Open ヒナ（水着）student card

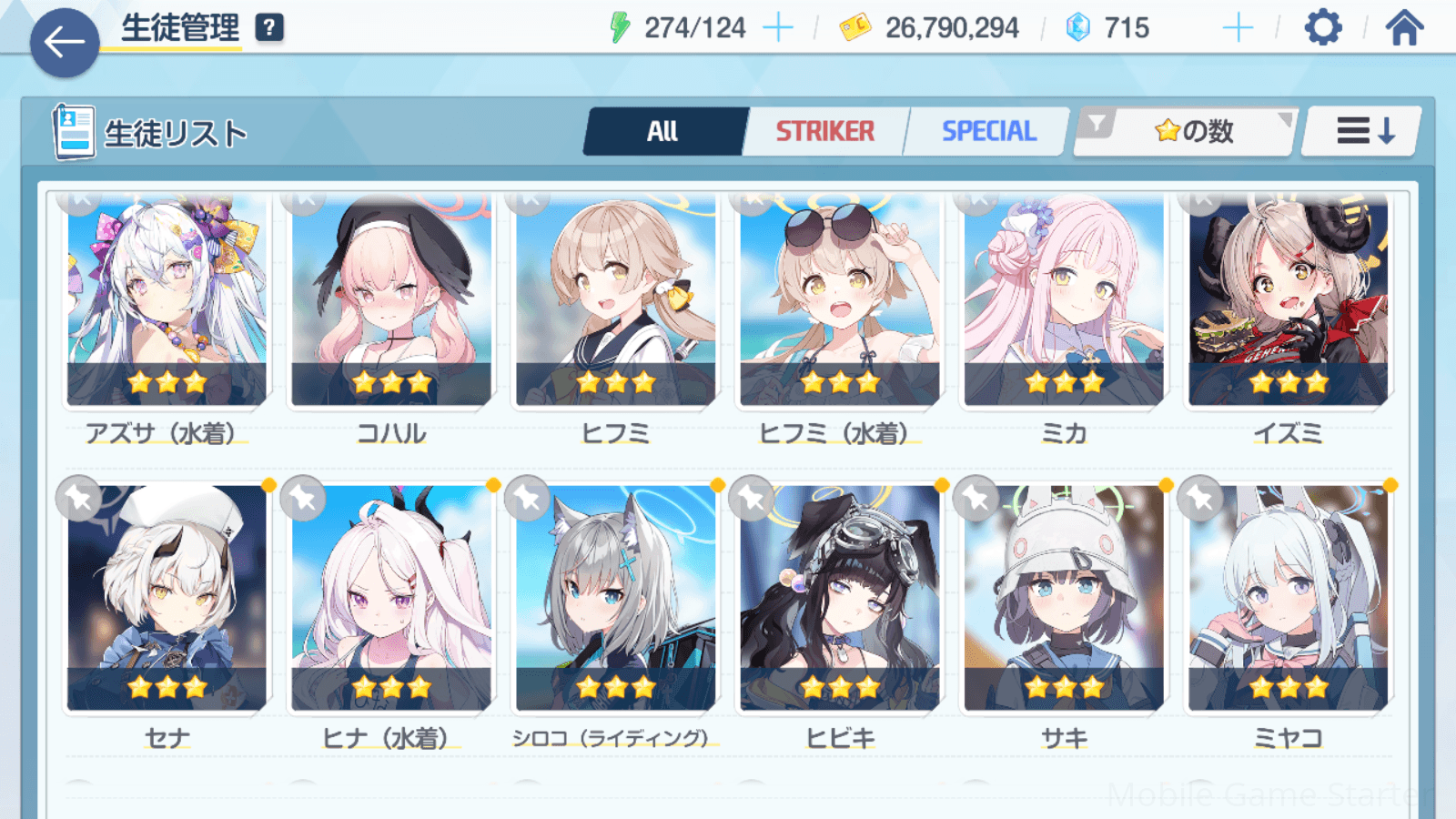(x=391, y=601)
